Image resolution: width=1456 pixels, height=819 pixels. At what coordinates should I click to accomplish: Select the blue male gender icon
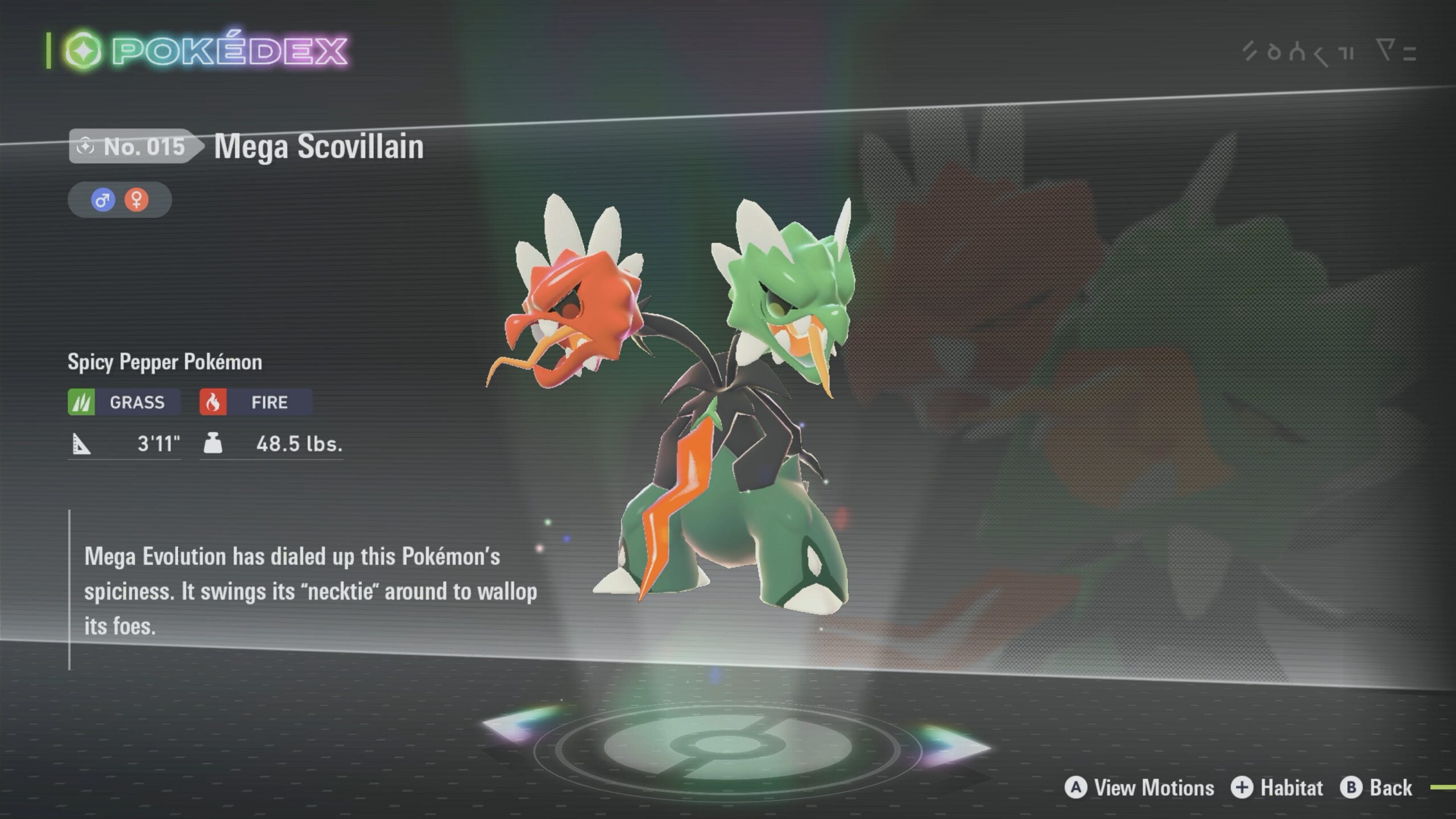[x=103, y=200]
